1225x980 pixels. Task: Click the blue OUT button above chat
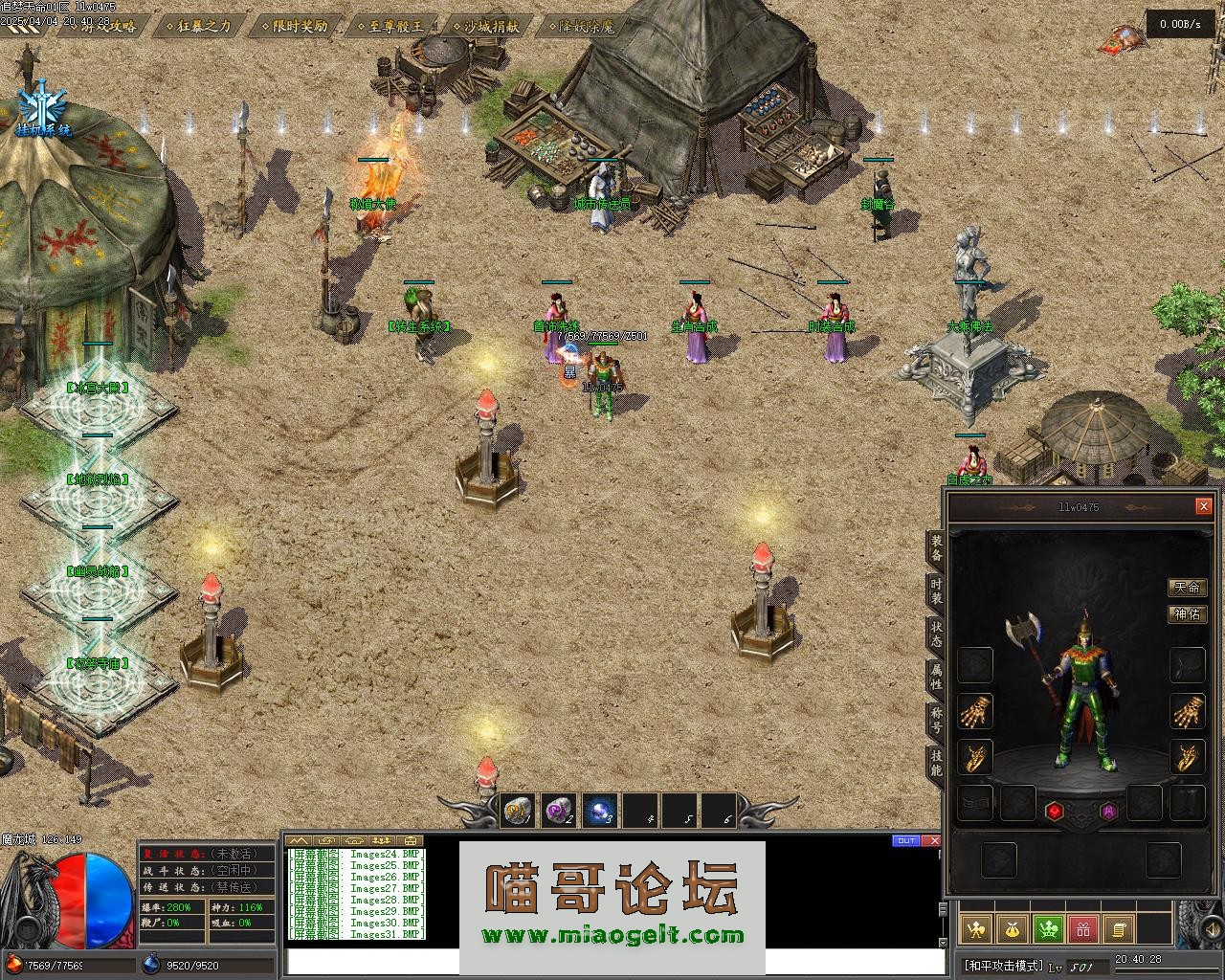tap(905, 841)
